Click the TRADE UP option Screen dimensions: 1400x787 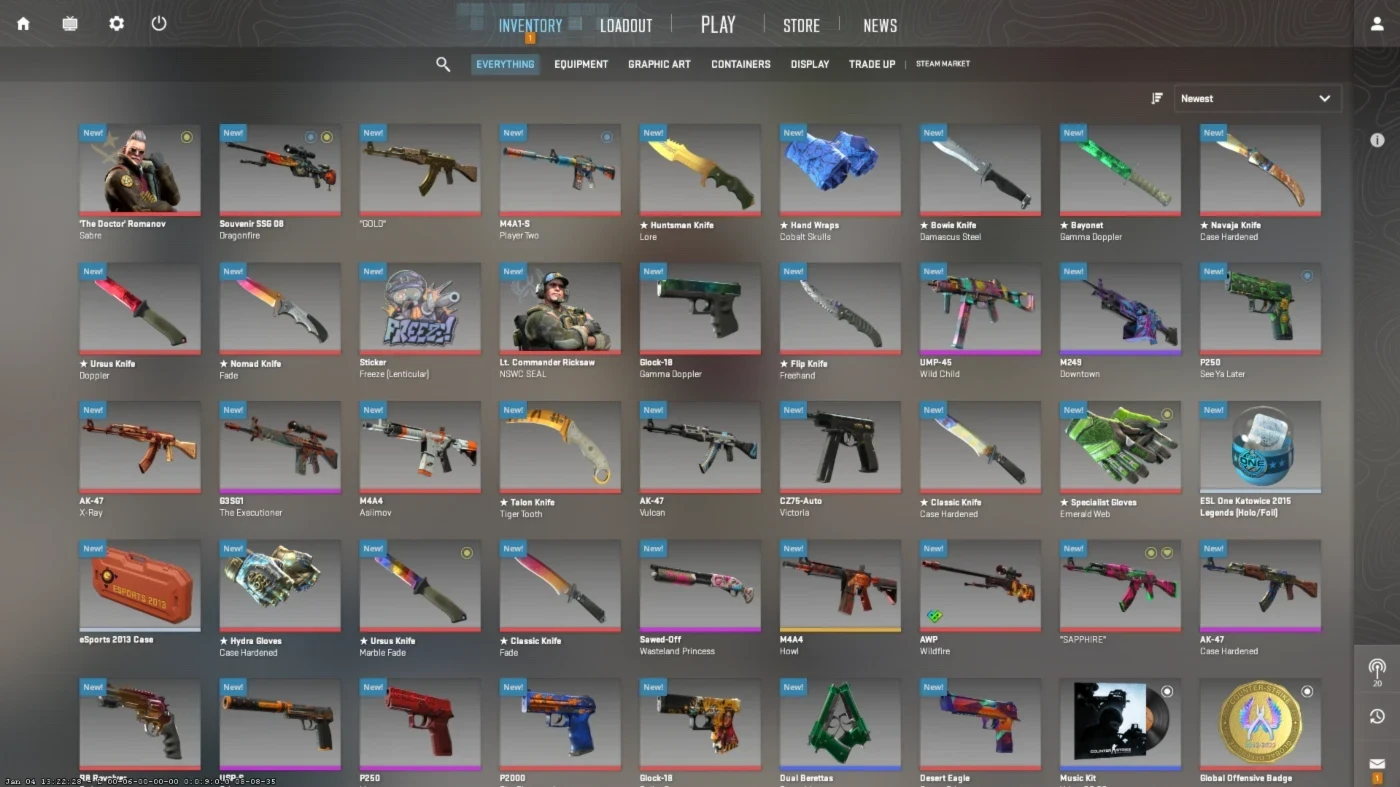click(x=871, y=63)
